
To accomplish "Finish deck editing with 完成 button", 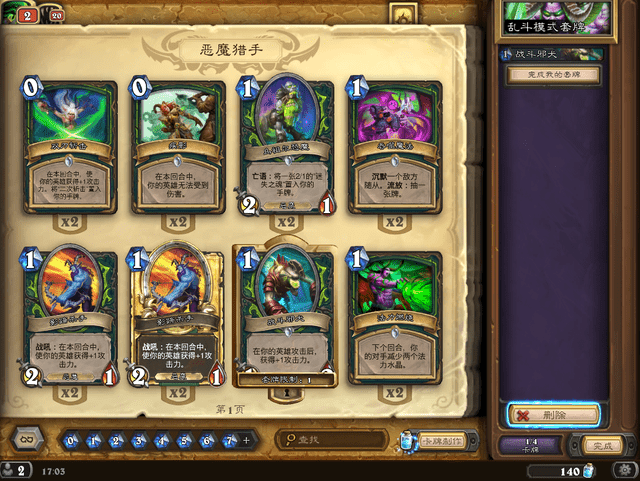I will coord(600,444).
